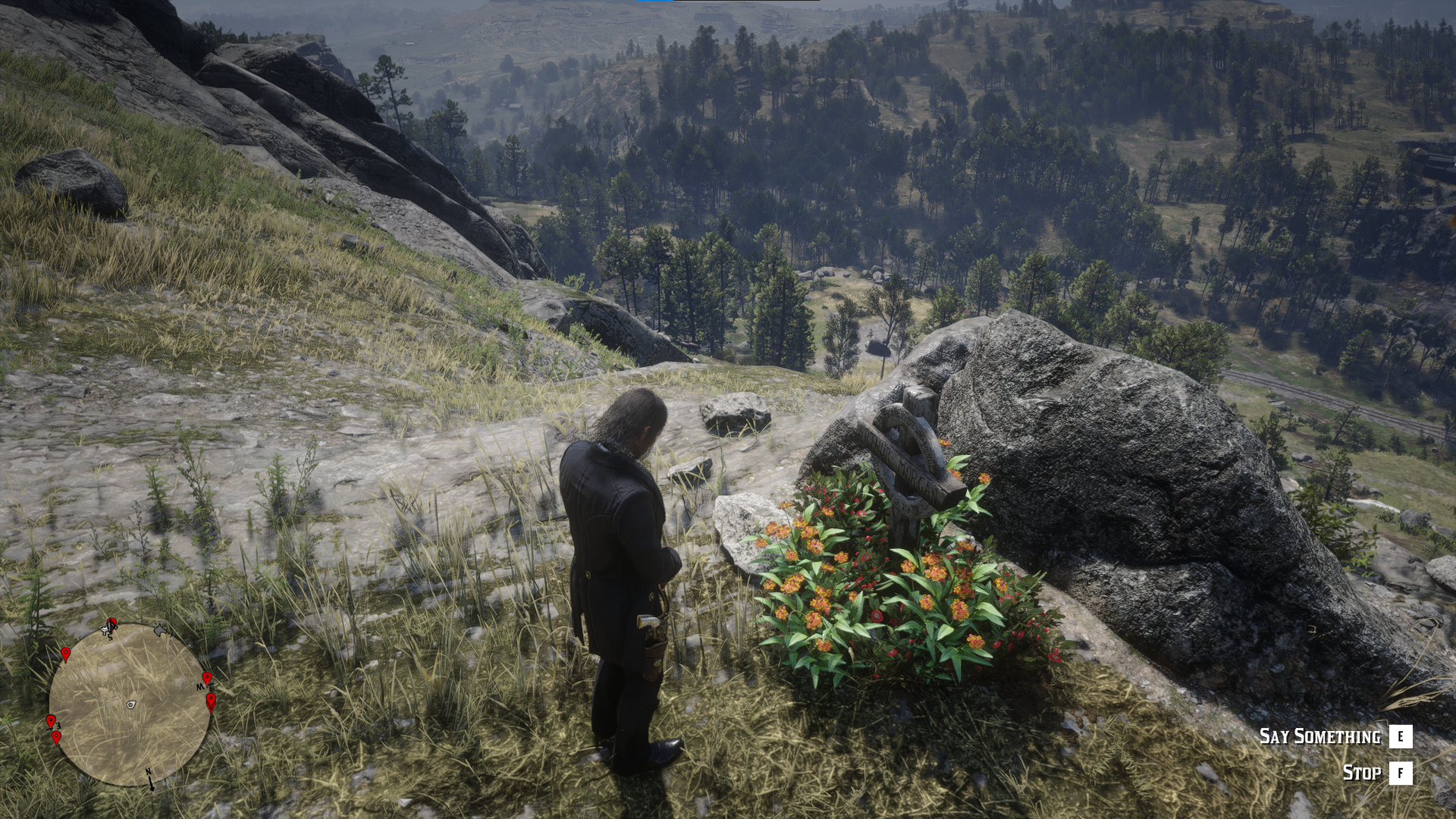The width and height of the screenshot is (1456, 819).
Task: Pick the red pin beside the E compass letter
Action: [x=51, y=720]
